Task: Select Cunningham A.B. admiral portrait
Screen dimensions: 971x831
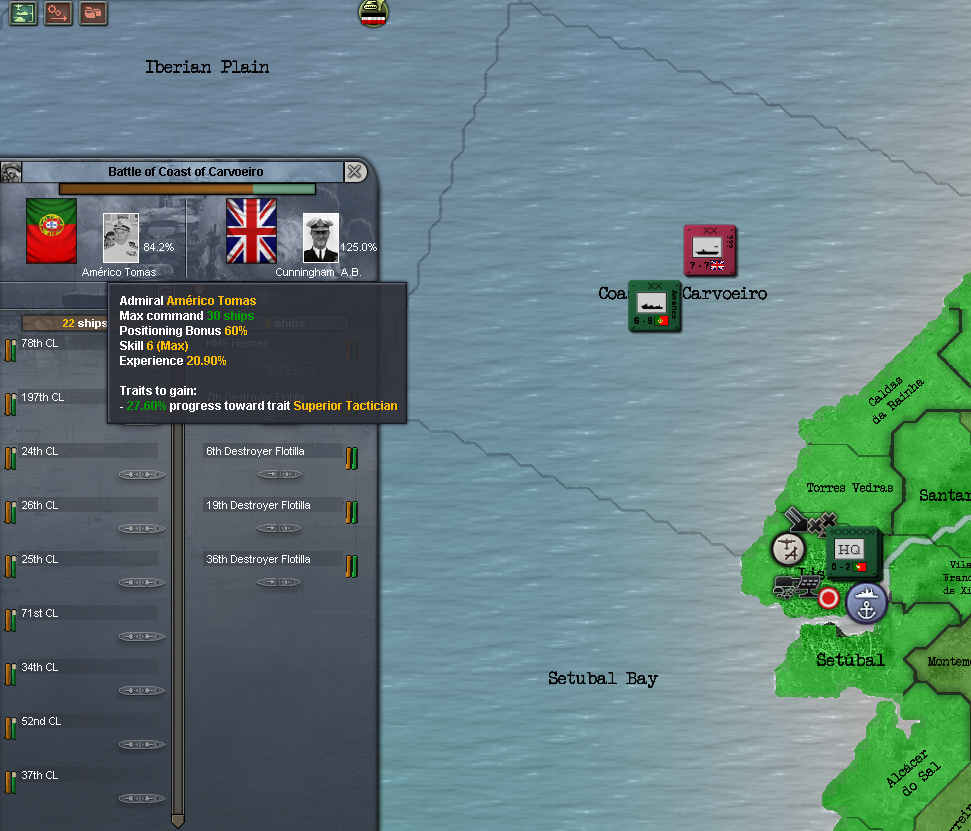Action: tap(321, 238)
